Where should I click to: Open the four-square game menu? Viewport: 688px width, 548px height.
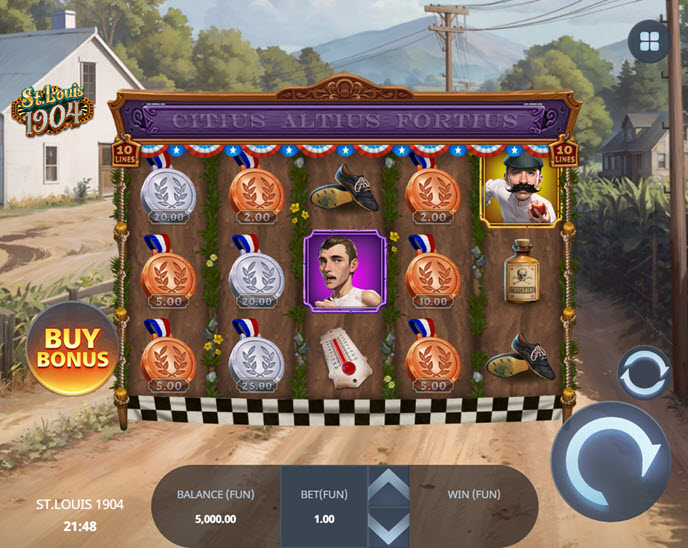648,41
